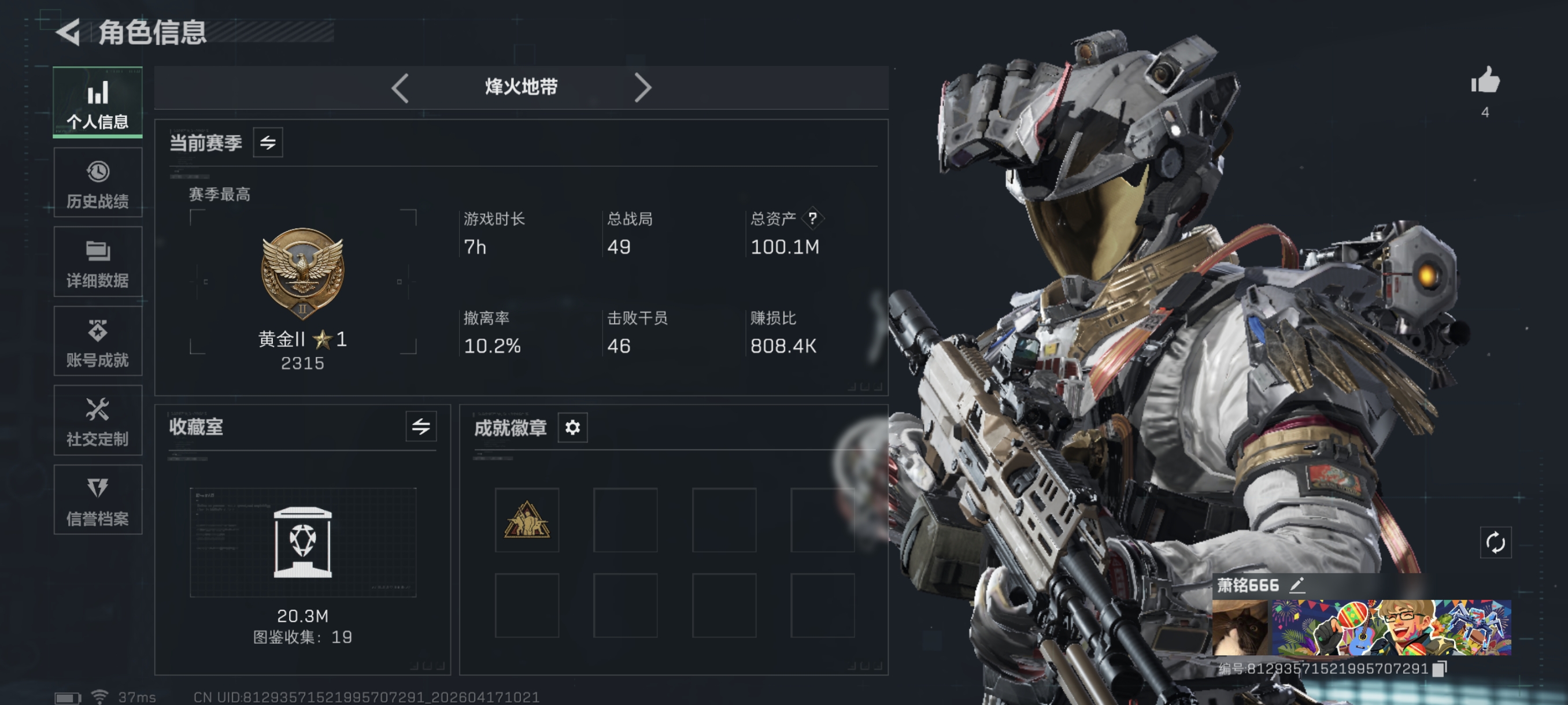
Task: Click the 总资产 question mark help icon
Action: coord(812,218)
